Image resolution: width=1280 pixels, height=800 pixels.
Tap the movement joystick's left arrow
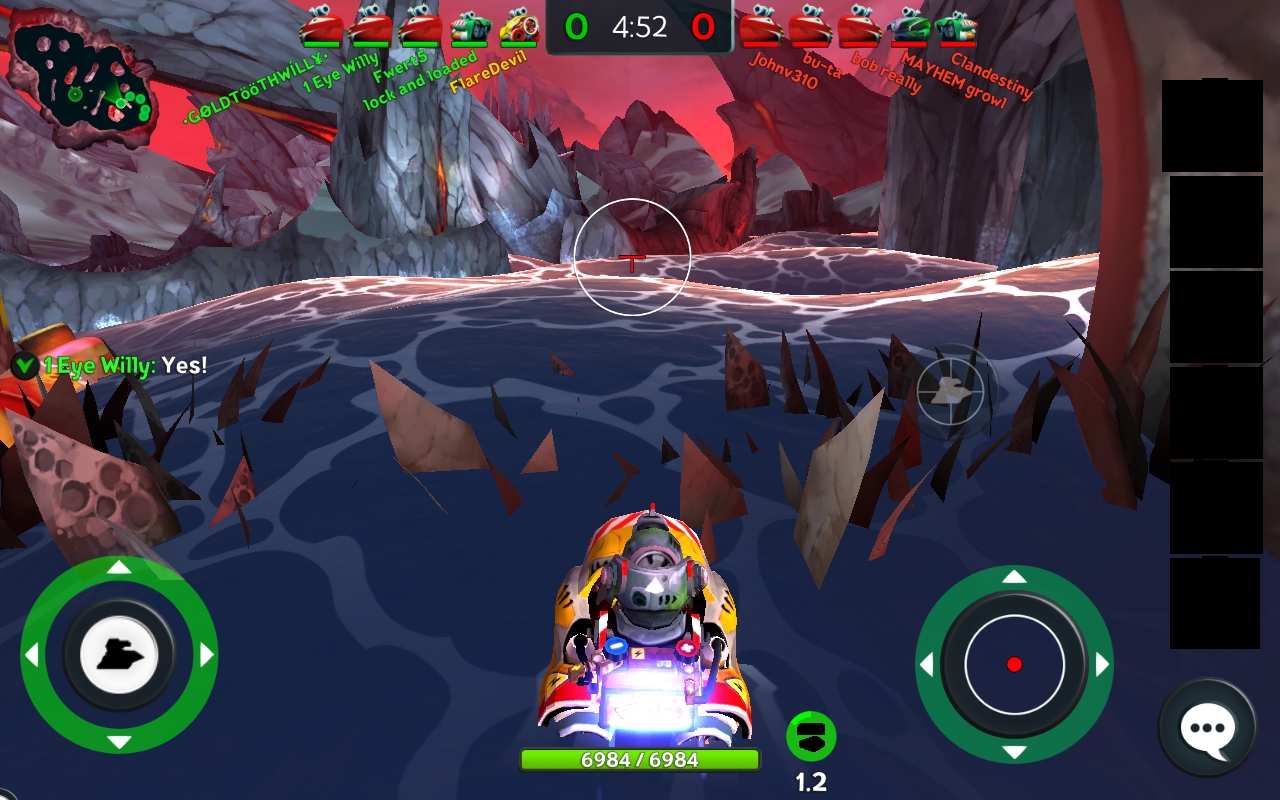31,655
